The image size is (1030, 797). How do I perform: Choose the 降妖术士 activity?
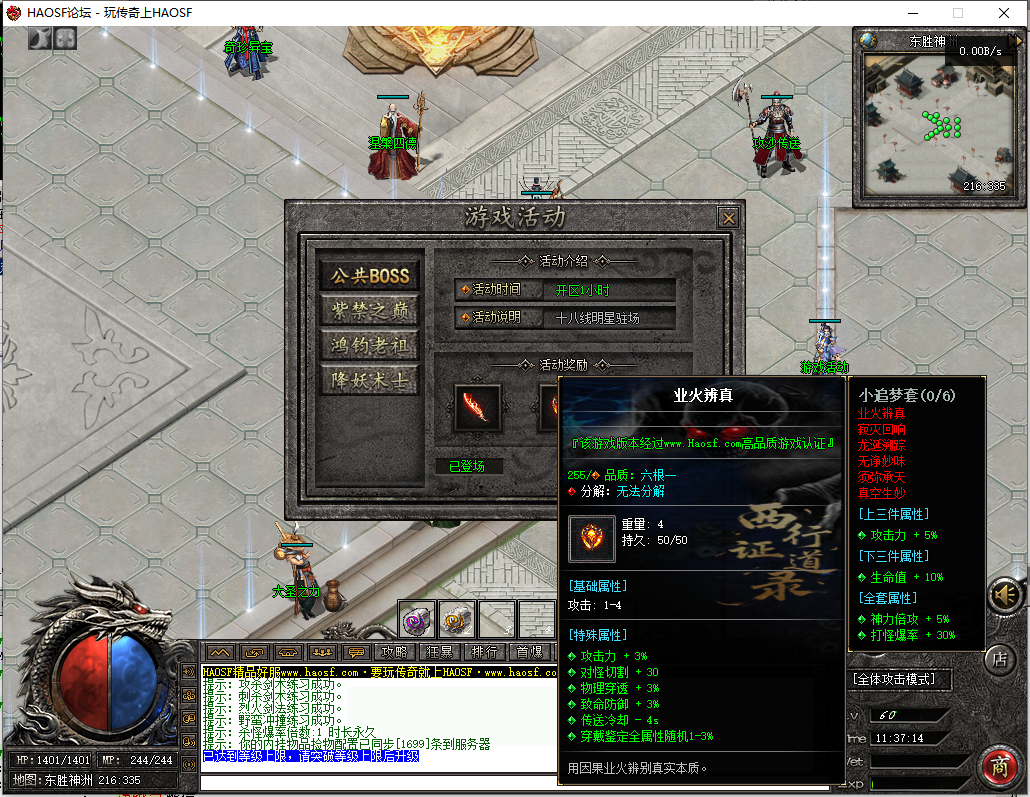pyautogui.click(x=370, y=381)
